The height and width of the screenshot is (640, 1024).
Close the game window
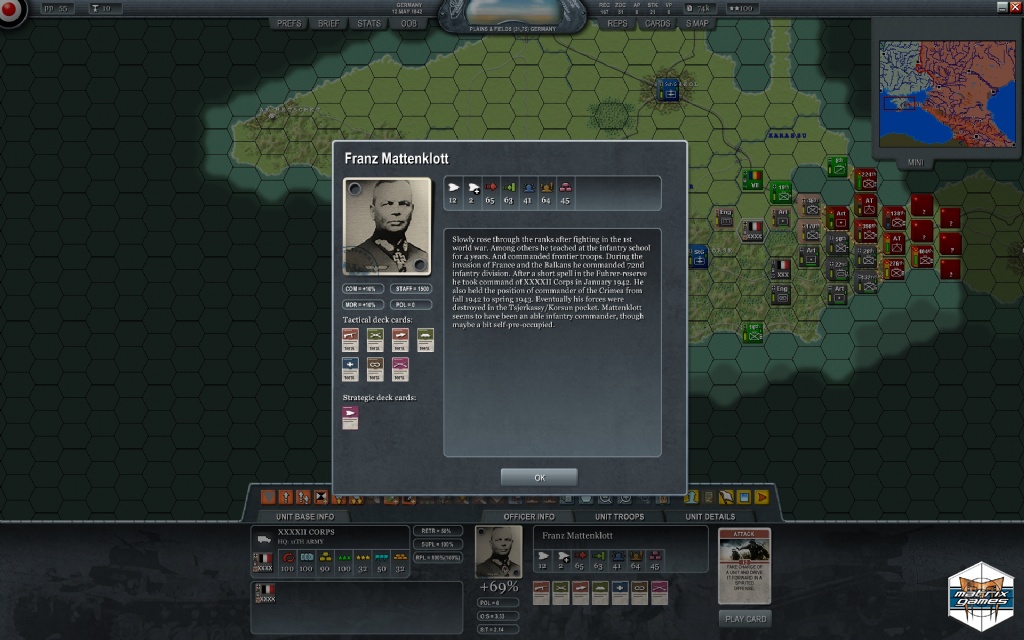point(1016,7)
